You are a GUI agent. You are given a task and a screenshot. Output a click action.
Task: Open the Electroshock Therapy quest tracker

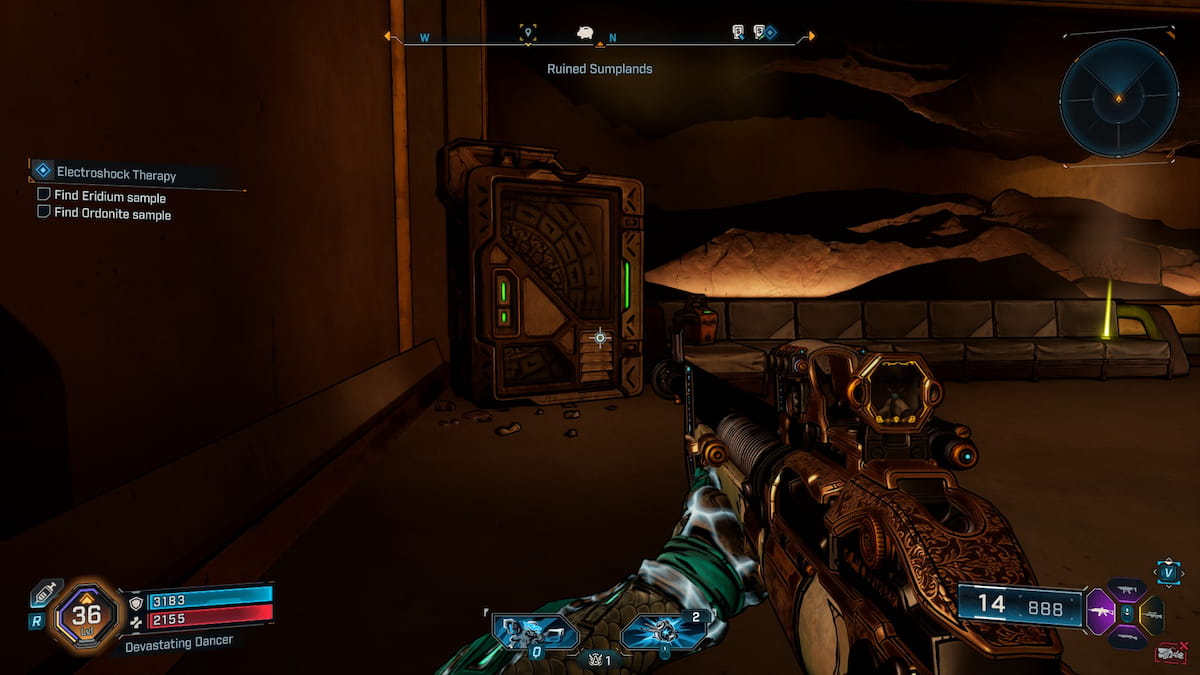(x=116, y=174)
